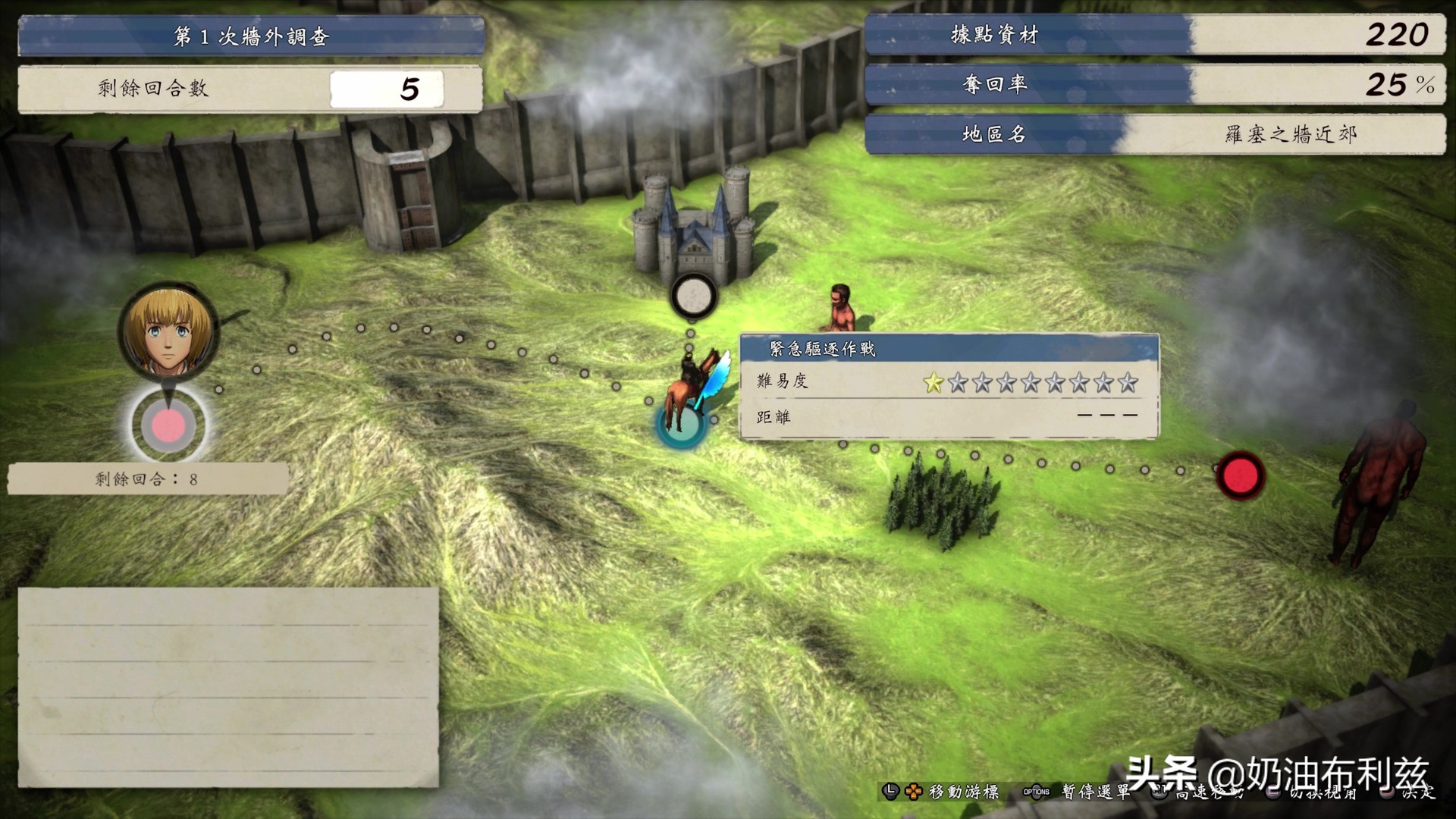Viewport: 1456px width, 819px height.
Task: Select the pink node beneath Armin's portrait
Action: click(x=168, y=425)
